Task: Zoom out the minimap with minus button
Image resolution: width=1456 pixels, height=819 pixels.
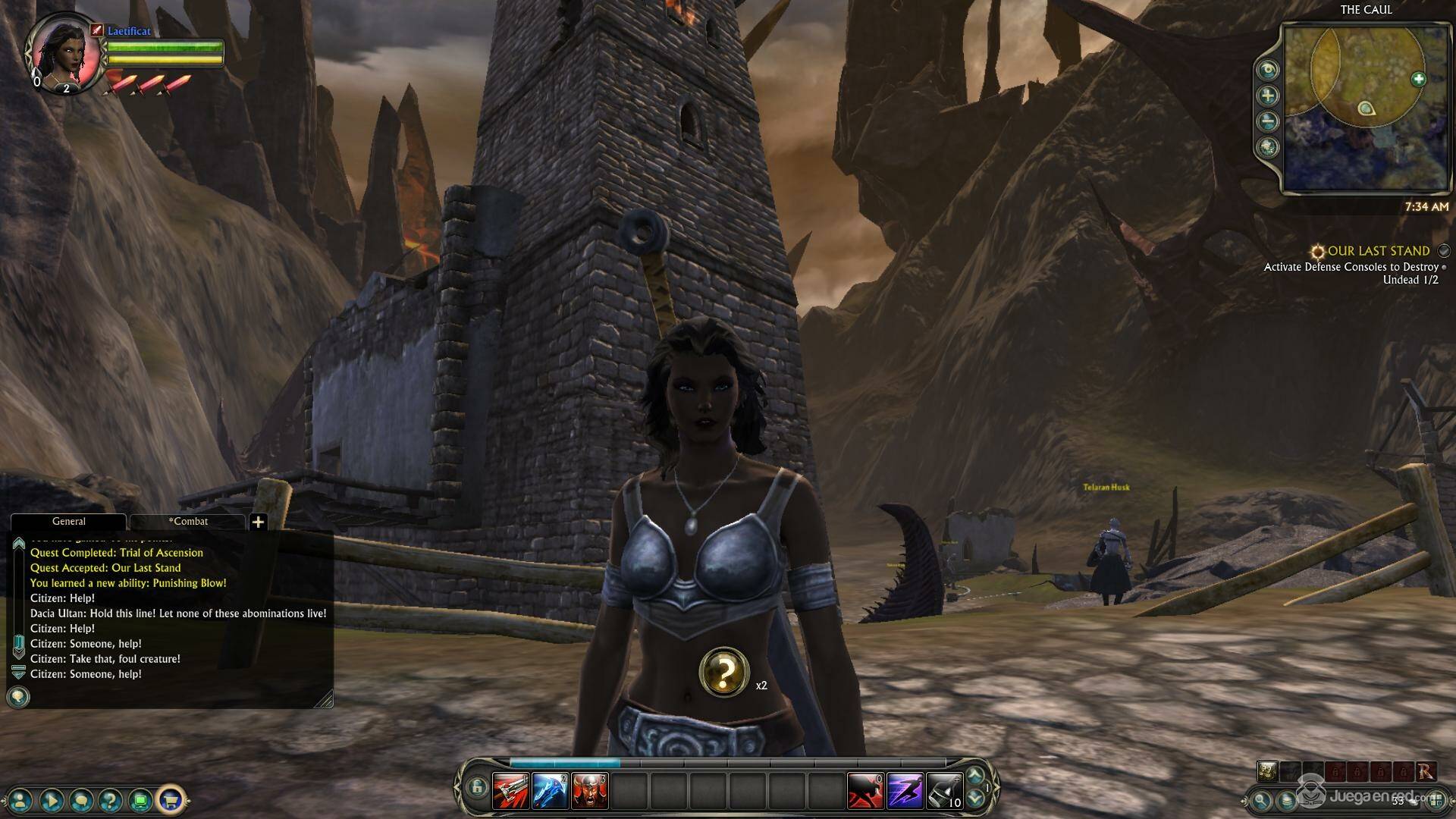Action: click(x=1267, y=121)
